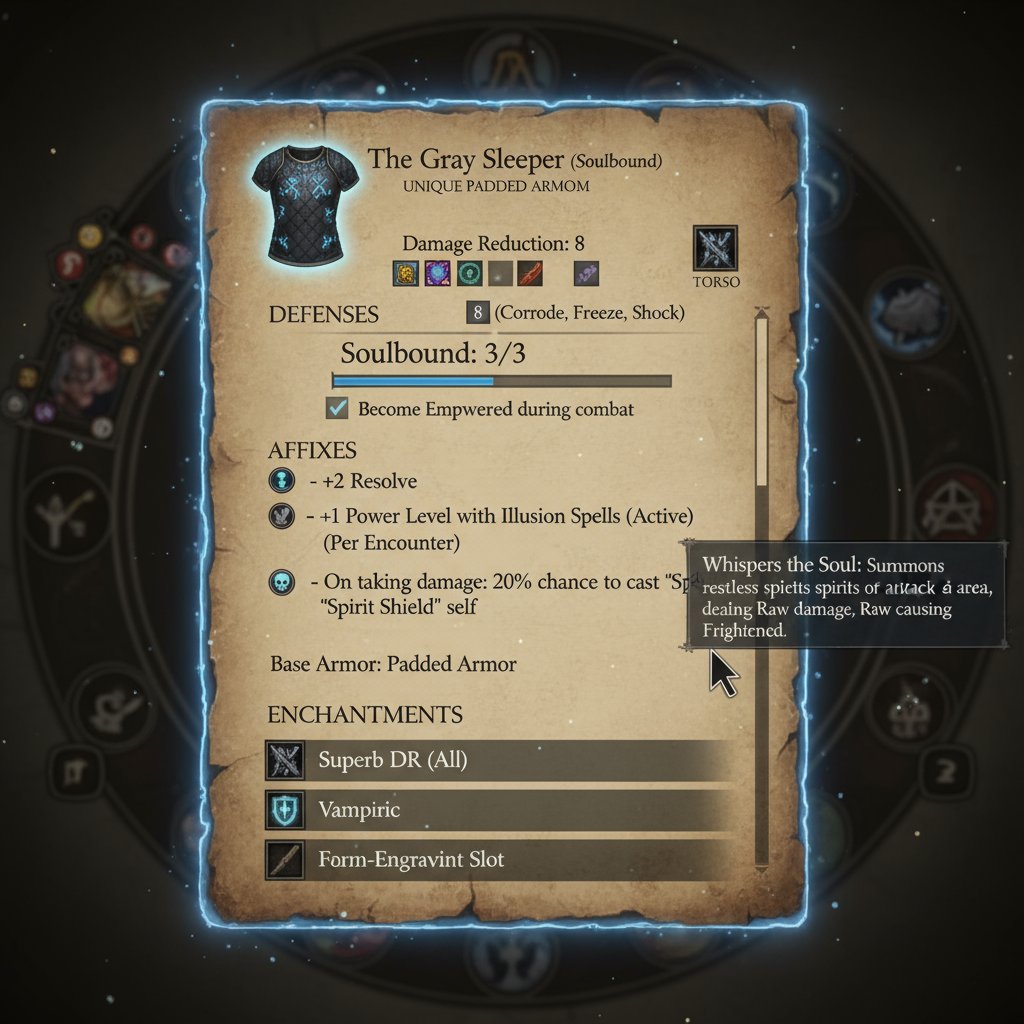Click the teal circle damage type icon

click(469, 272)
